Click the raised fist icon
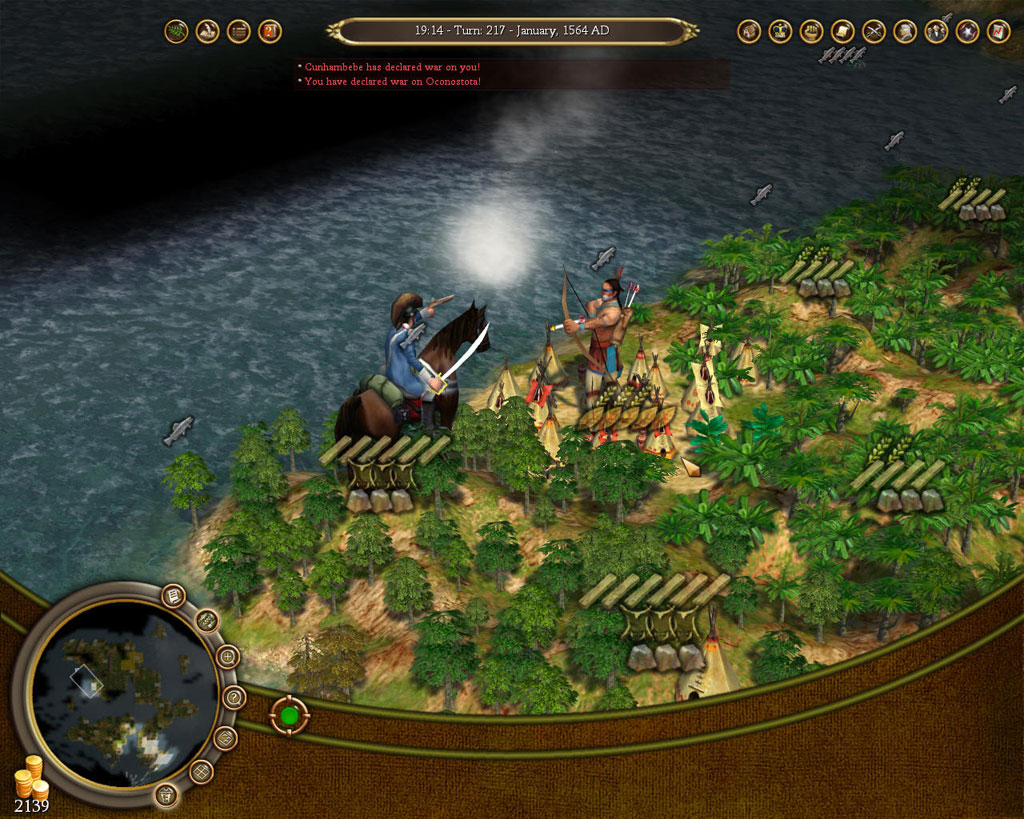1024x819 pixels. click(811, 31)
